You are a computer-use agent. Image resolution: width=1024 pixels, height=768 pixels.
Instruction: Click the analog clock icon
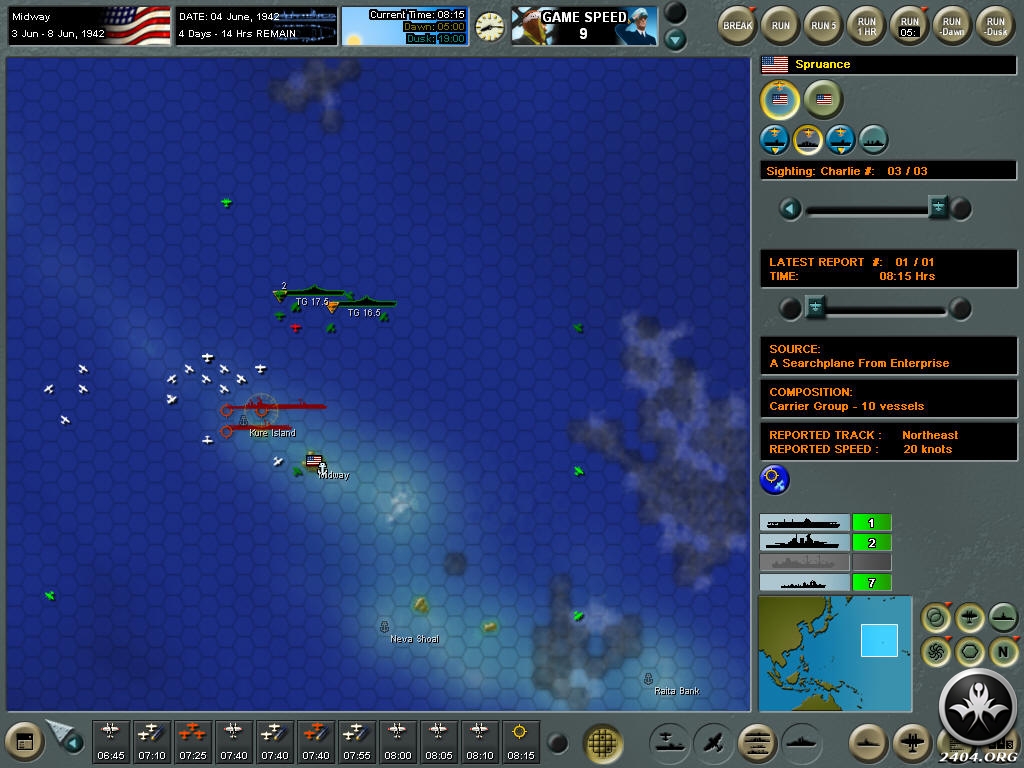pos(490,27)
